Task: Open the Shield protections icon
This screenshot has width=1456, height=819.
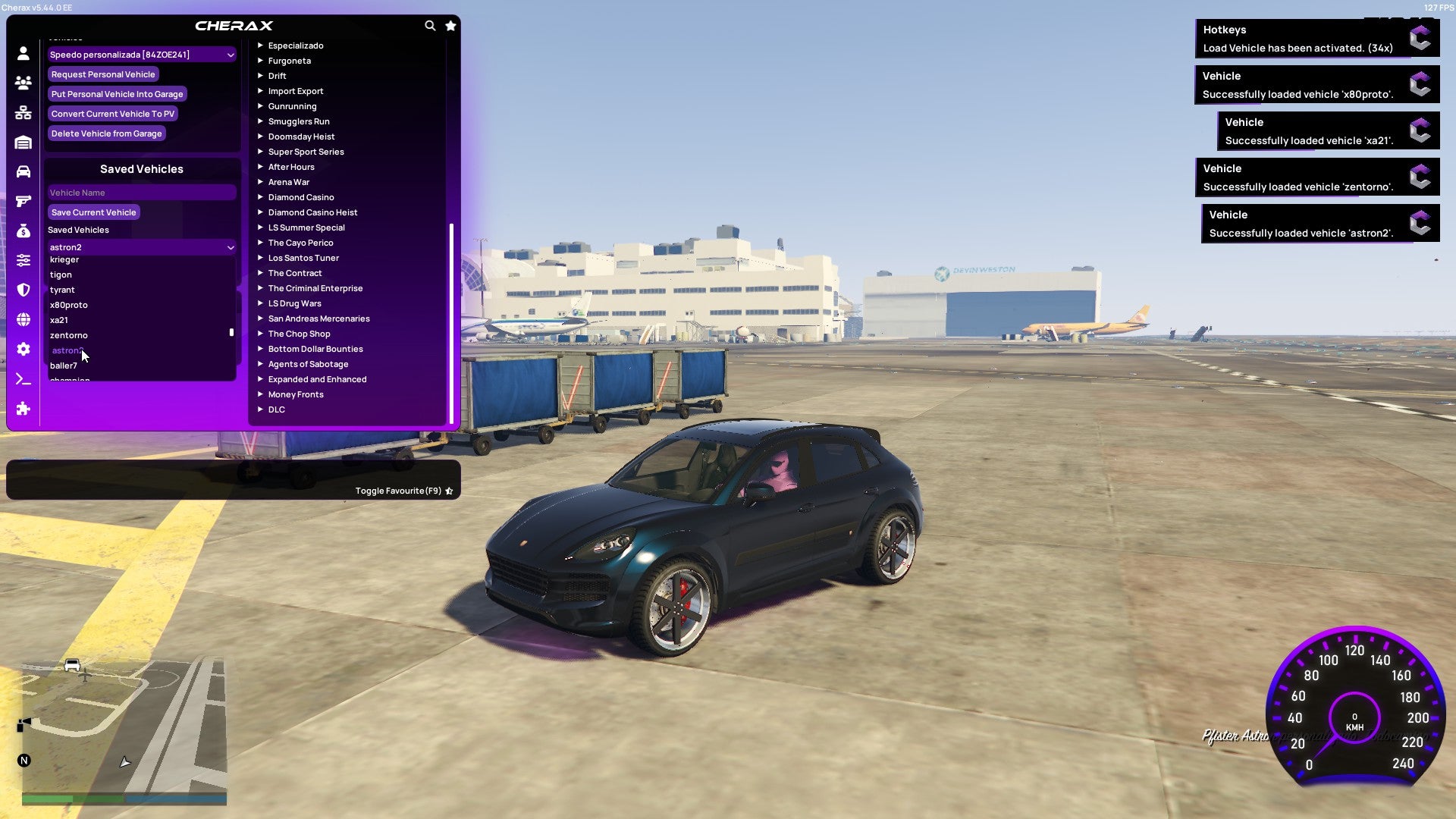Action: pyautogui.click(x=23, y=290)
